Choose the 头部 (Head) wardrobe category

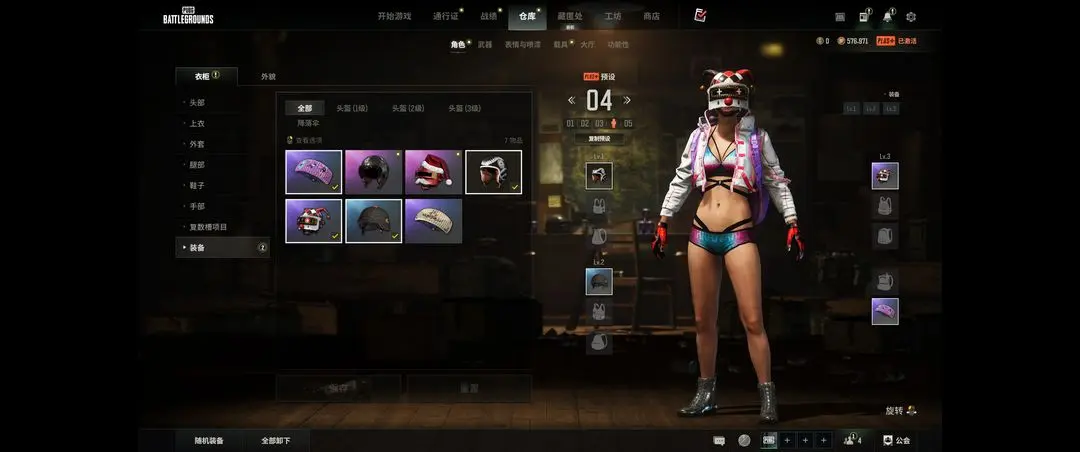[197, 103]
